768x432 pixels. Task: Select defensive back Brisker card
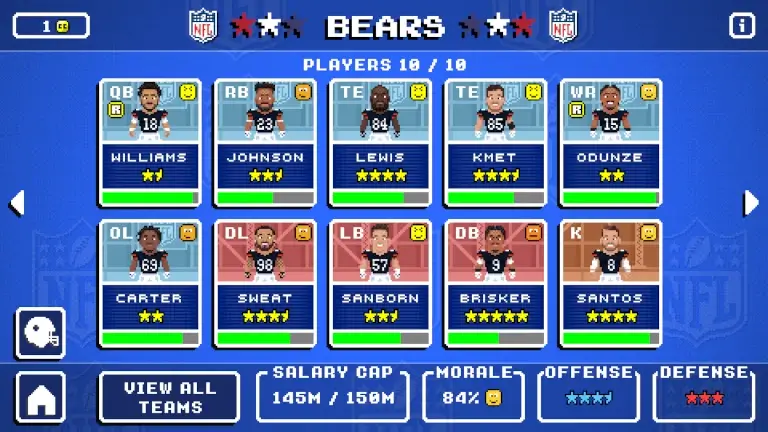point(495,283)
